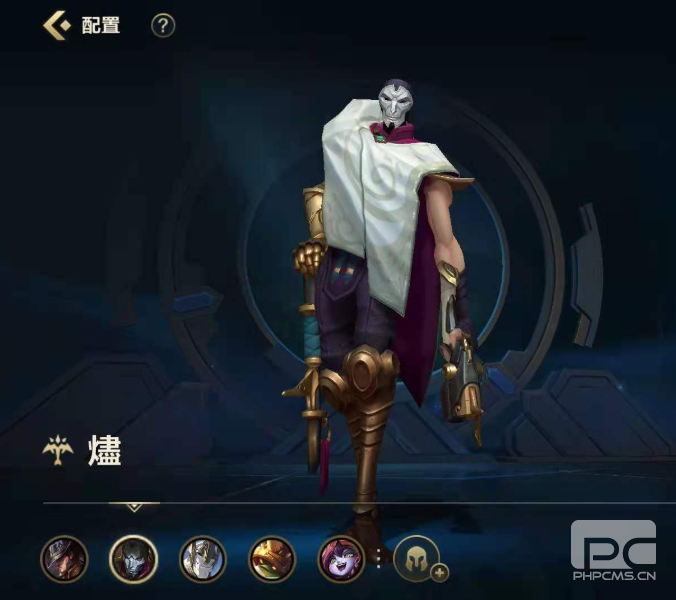Choose the purple-haired Lulu champion portrait
The height and width of the screenshot is (600, 676).
[341, 559]
